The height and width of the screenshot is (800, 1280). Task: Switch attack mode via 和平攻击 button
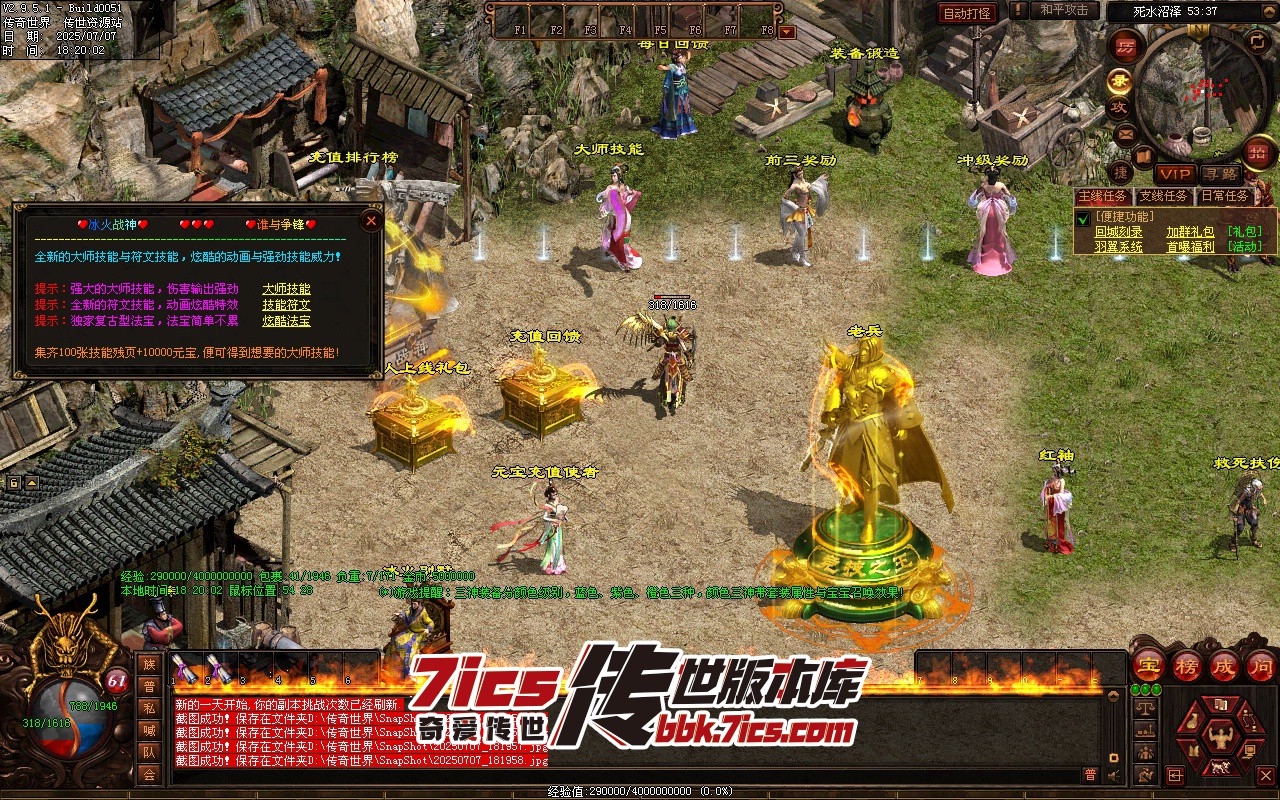point(1063,10)
